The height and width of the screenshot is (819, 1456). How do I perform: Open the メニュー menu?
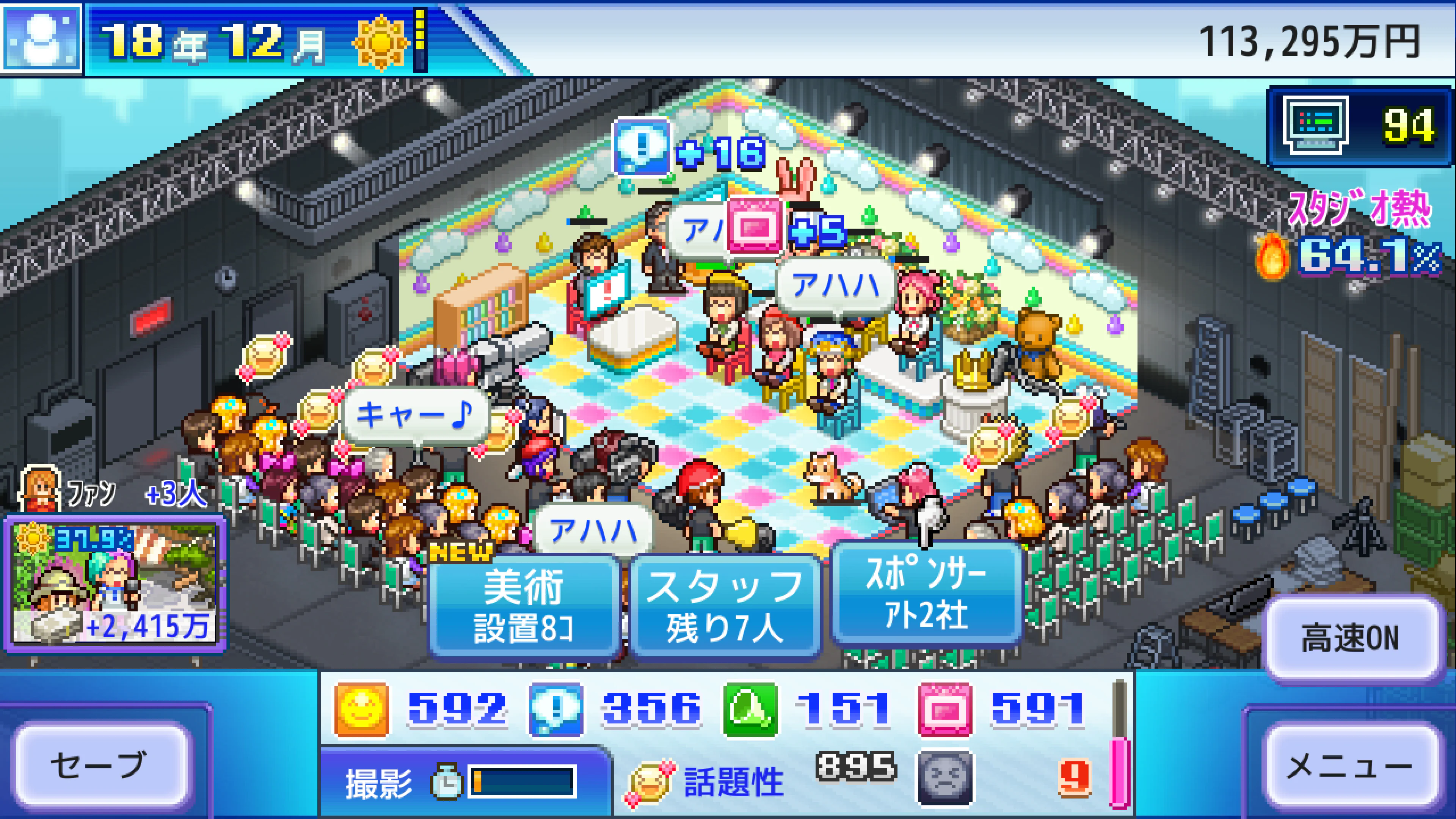(x=1350, y=766)
